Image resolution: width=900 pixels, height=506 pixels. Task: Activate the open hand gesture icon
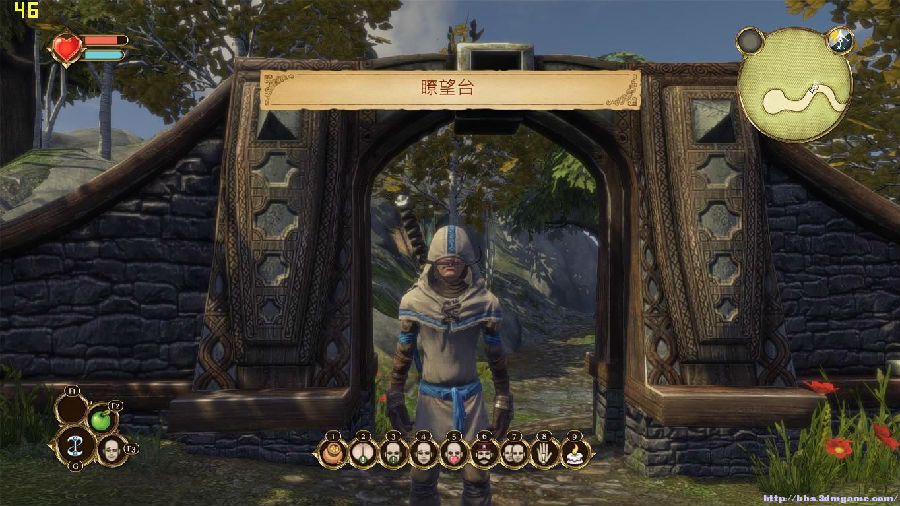544,453
